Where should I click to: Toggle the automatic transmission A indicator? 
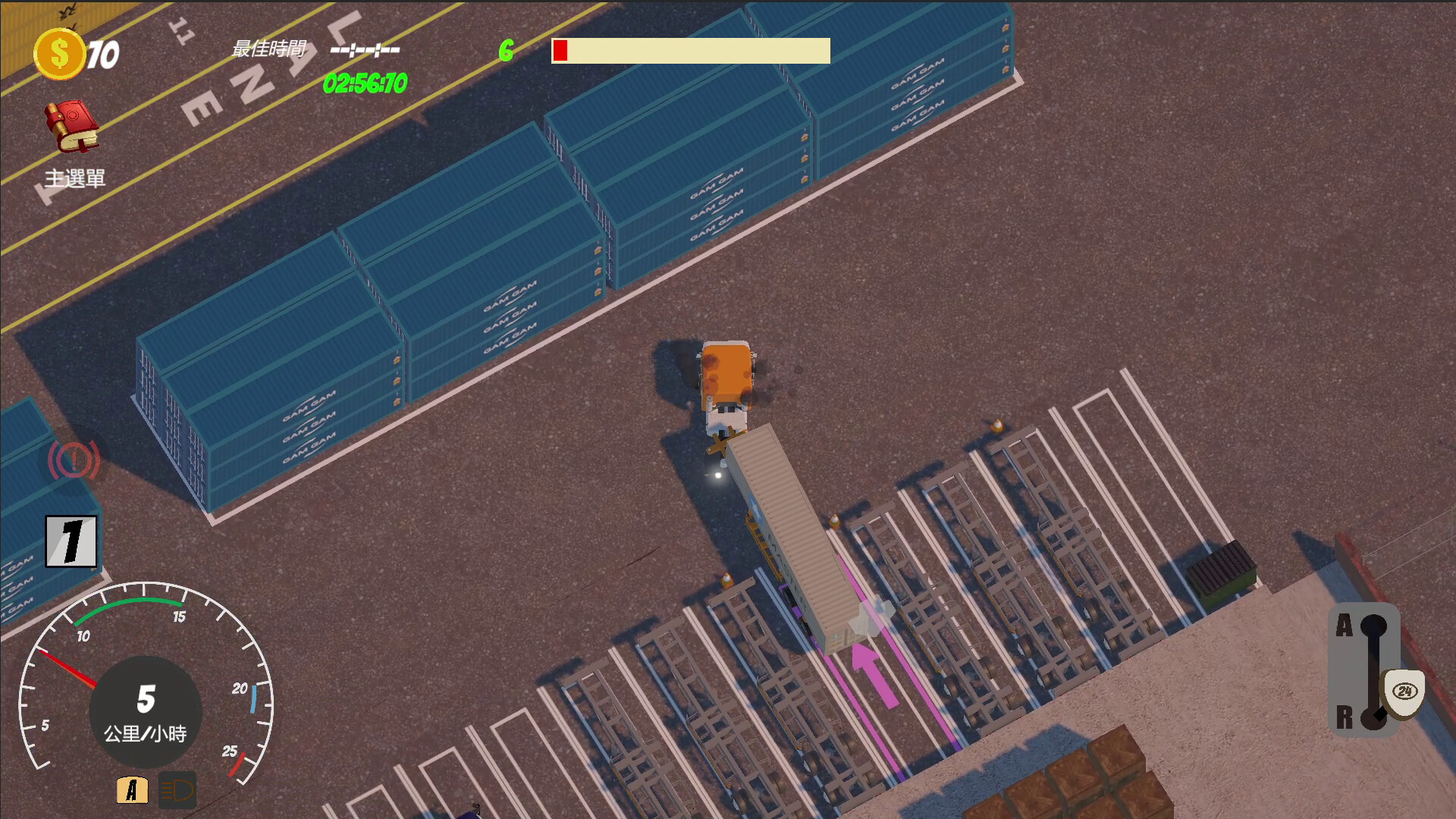click(133, 791)
